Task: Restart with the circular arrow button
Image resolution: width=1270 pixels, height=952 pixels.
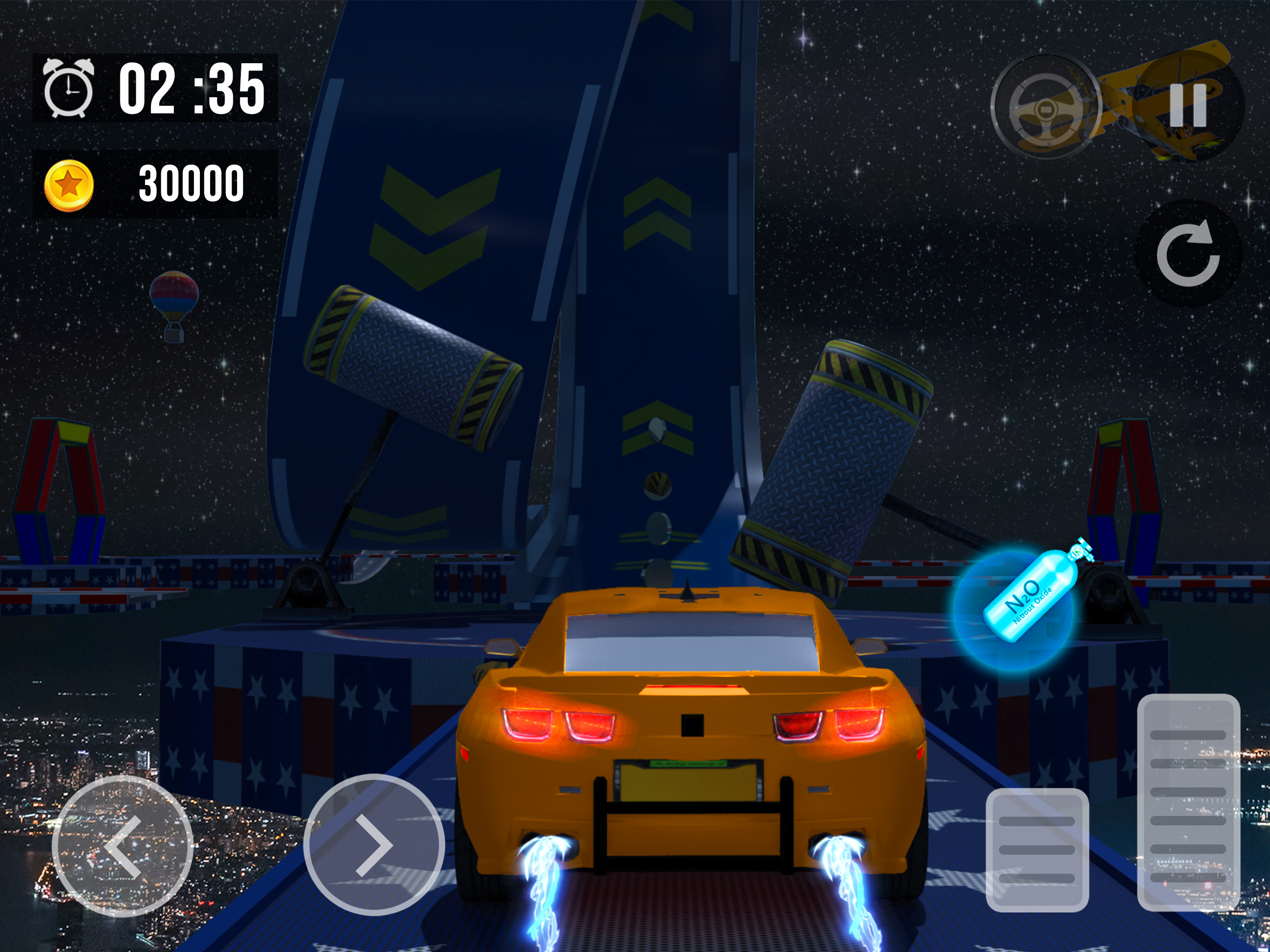Action: 1189,253
